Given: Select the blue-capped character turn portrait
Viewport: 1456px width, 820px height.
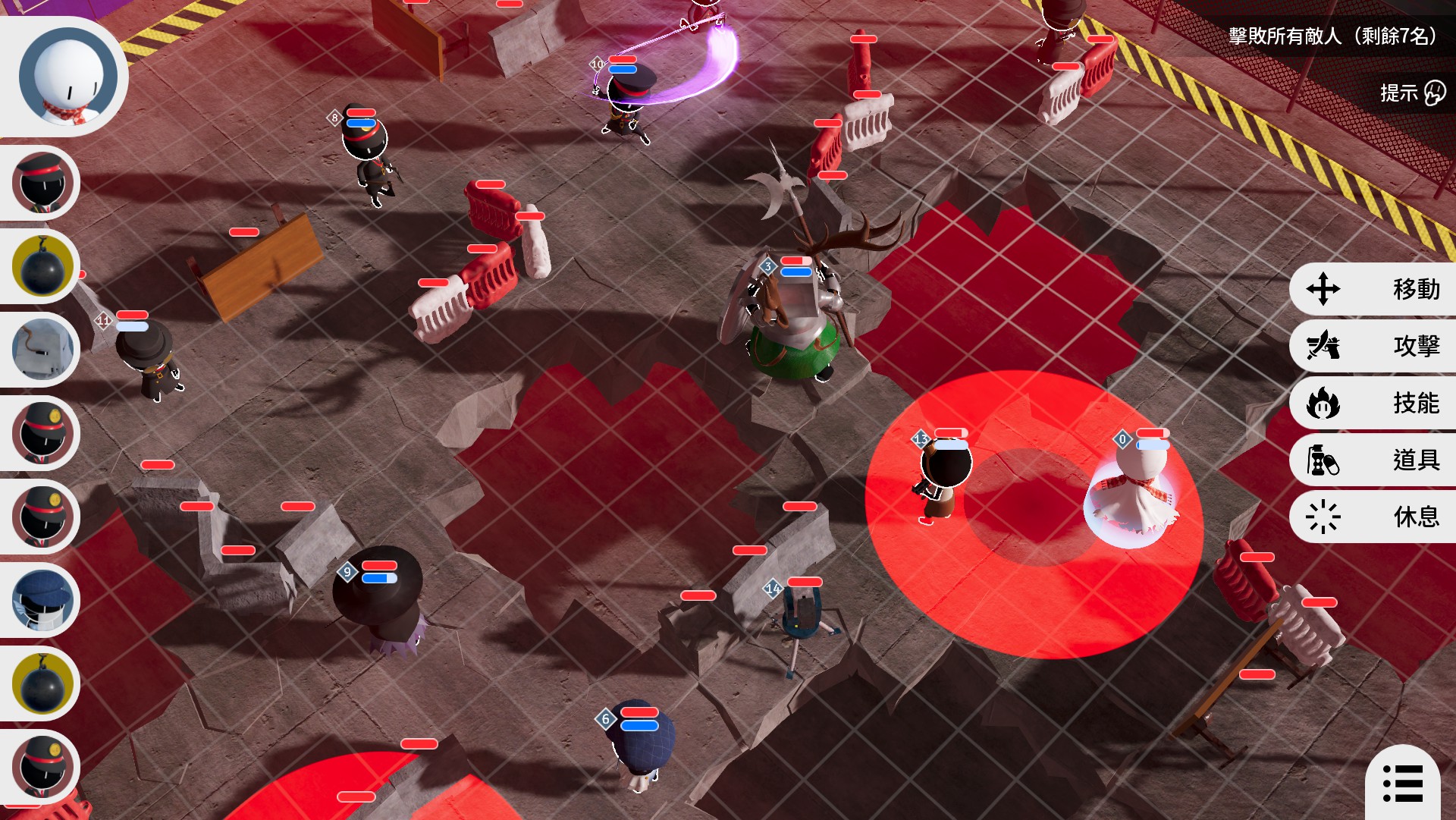Looking at the screenshot, I should point(44,600).
